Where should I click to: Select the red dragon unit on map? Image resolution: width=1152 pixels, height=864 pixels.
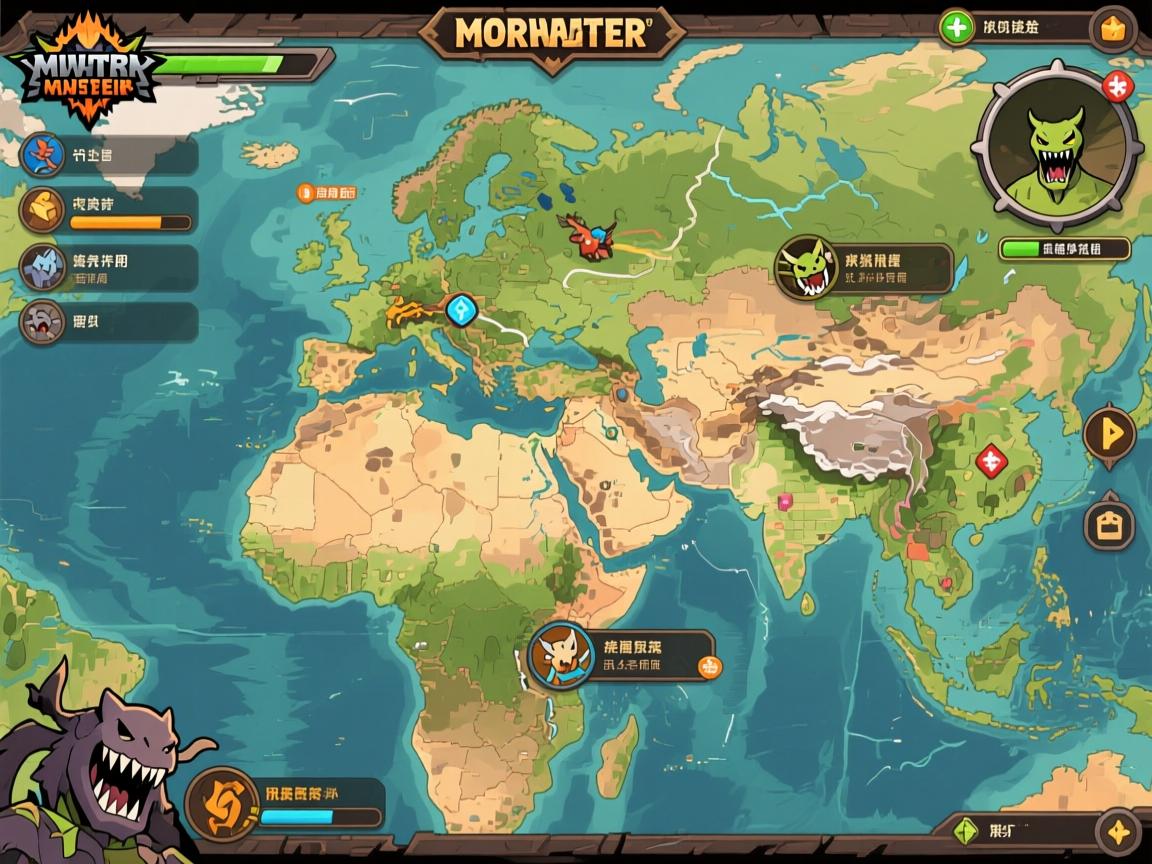pyautogui.click(x=588, y=236)
